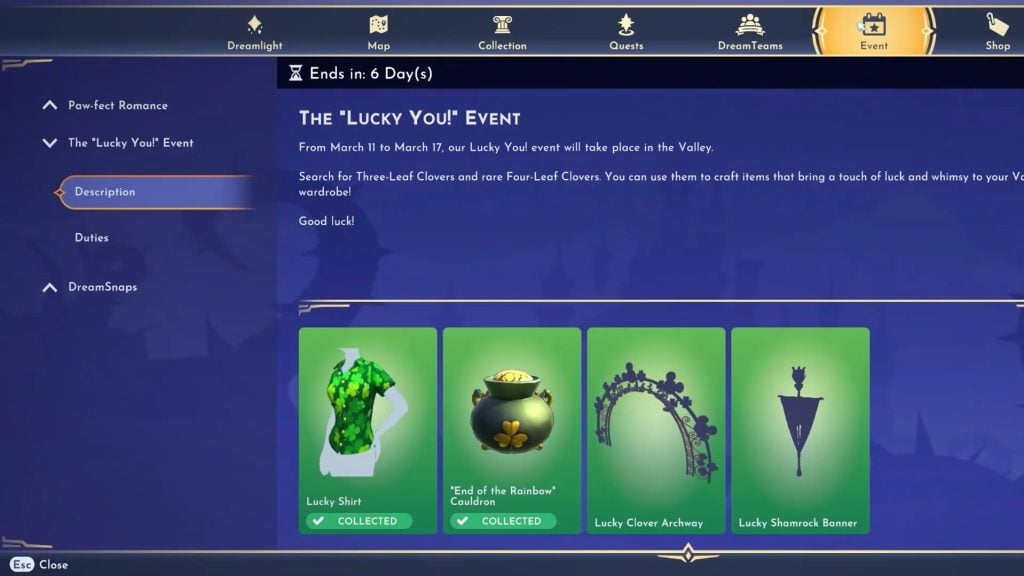The image size is (1024, 576).
Task: View the Lucky Shirt reward card
Action: (x=367, y=430)
